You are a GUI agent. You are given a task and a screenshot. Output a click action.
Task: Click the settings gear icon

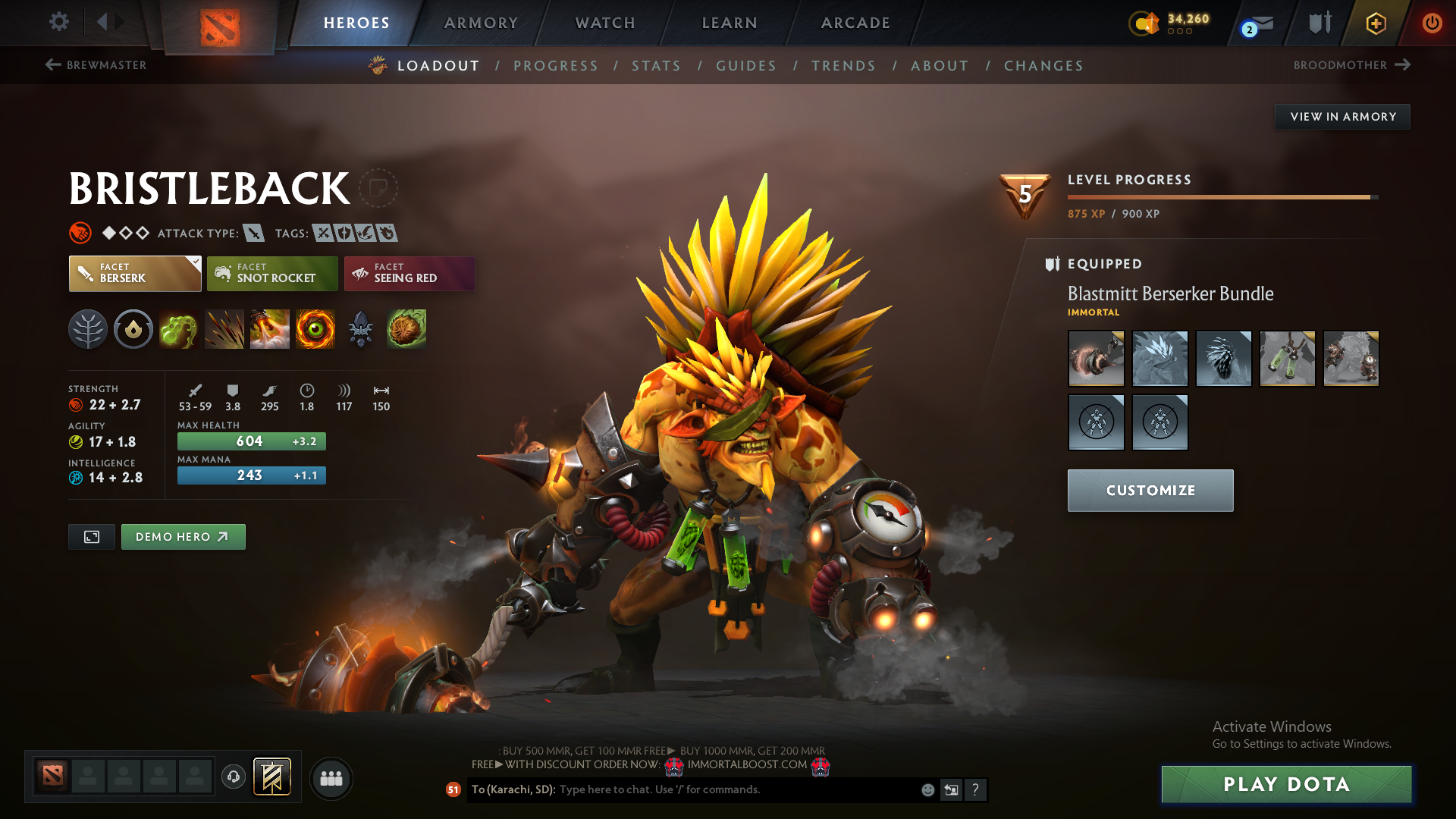(59, 22)
